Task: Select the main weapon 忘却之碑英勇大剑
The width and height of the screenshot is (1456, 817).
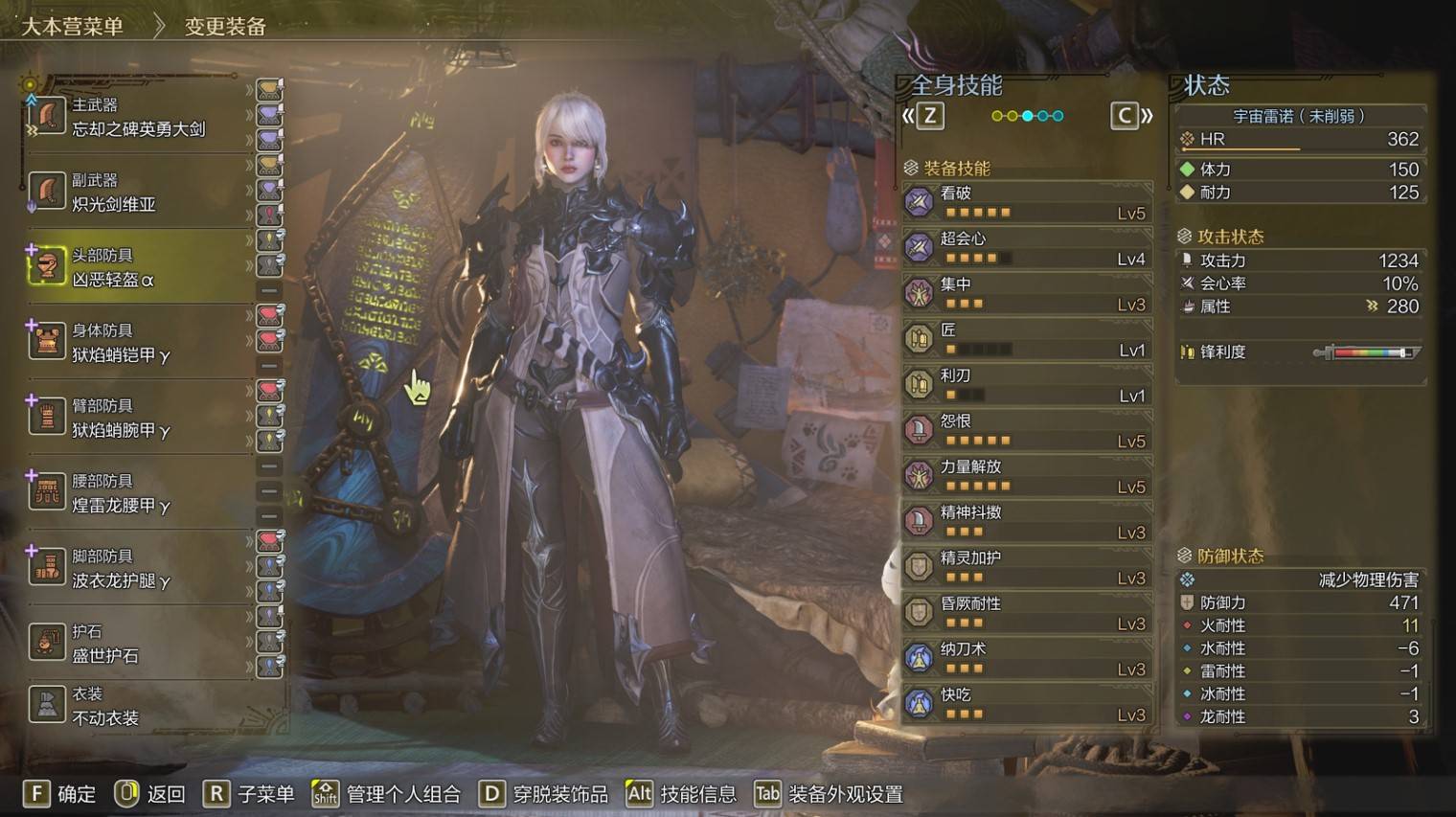Action: point(139,117)
